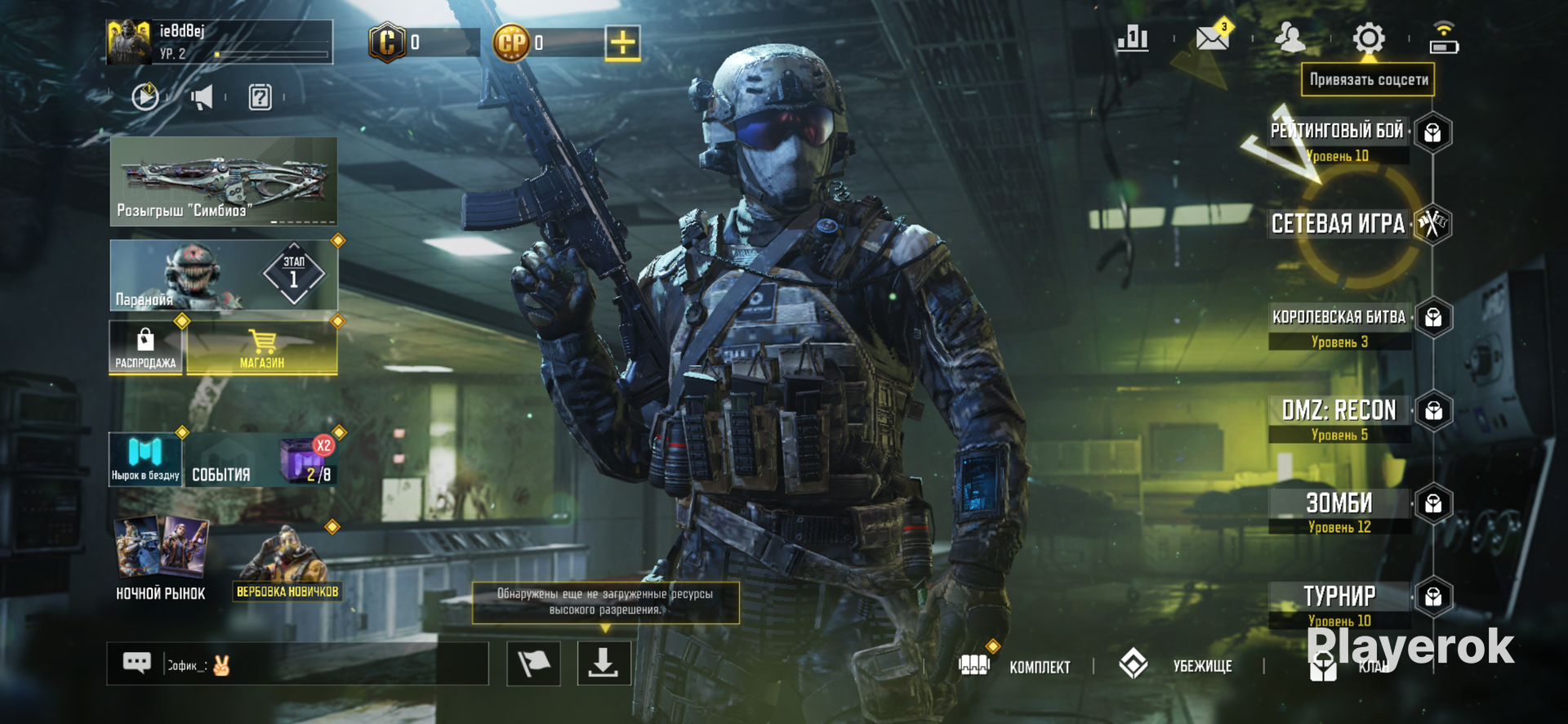Open the settings gear icon
The height and width of the screenshot is (724, 1568).
(x=1369, y=38)
